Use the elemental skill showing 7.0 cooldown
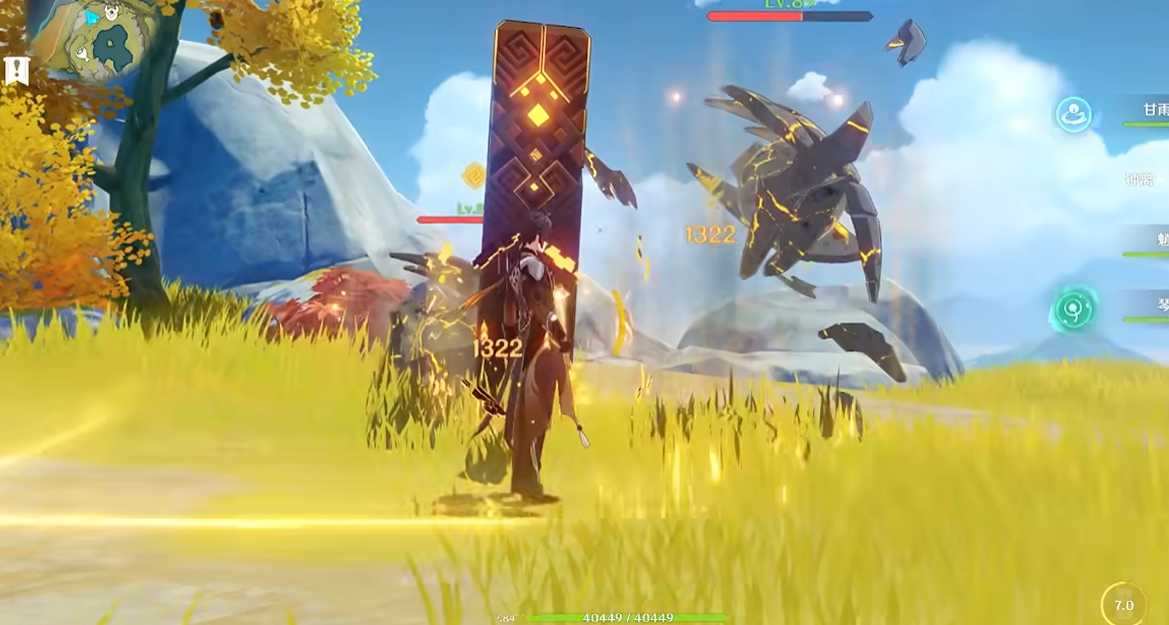This screenshot has height=625, width=1169. [1124, 604]
